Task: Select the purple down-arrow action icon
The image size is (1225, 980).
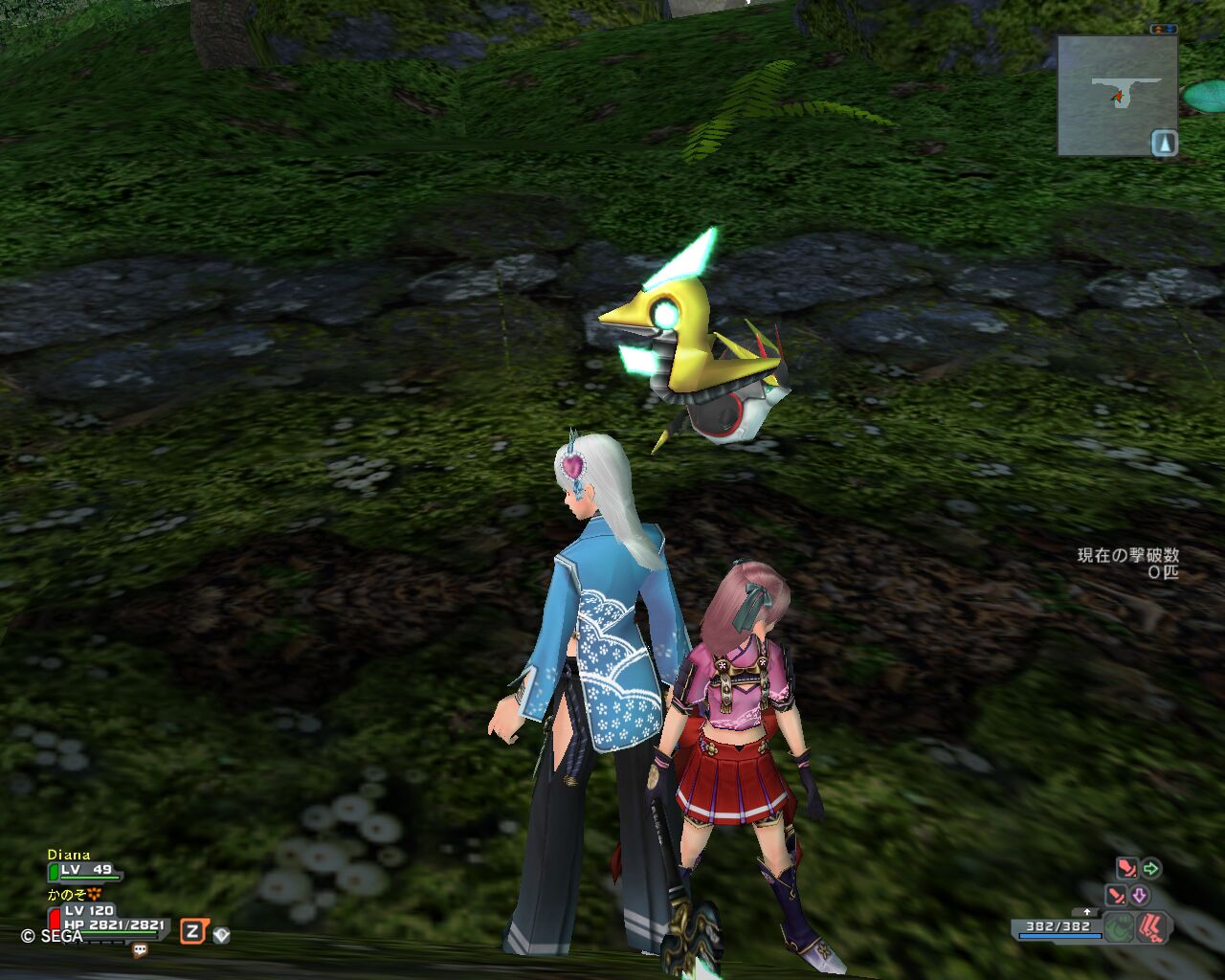Action: click(1140, 896)
